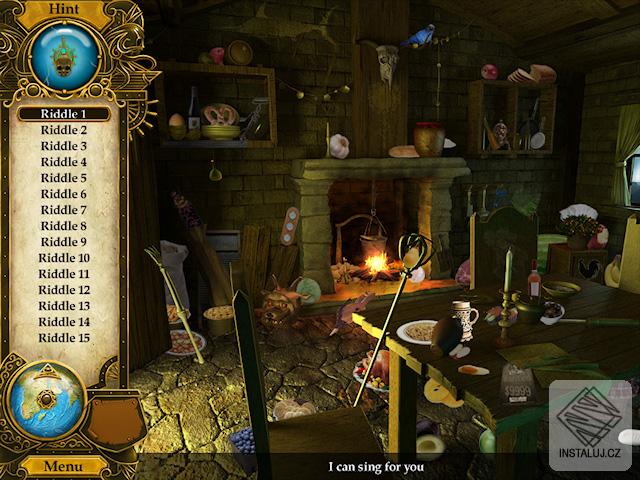Choose Riddle 8 in the list
640x480 pixels.
tap(63, 226)
